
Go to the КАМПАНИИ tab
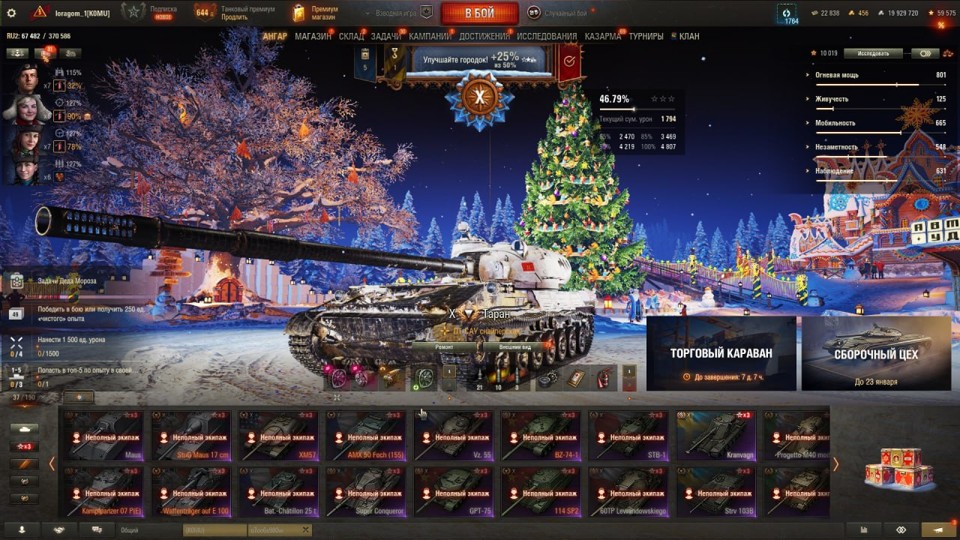click(429, 37)
